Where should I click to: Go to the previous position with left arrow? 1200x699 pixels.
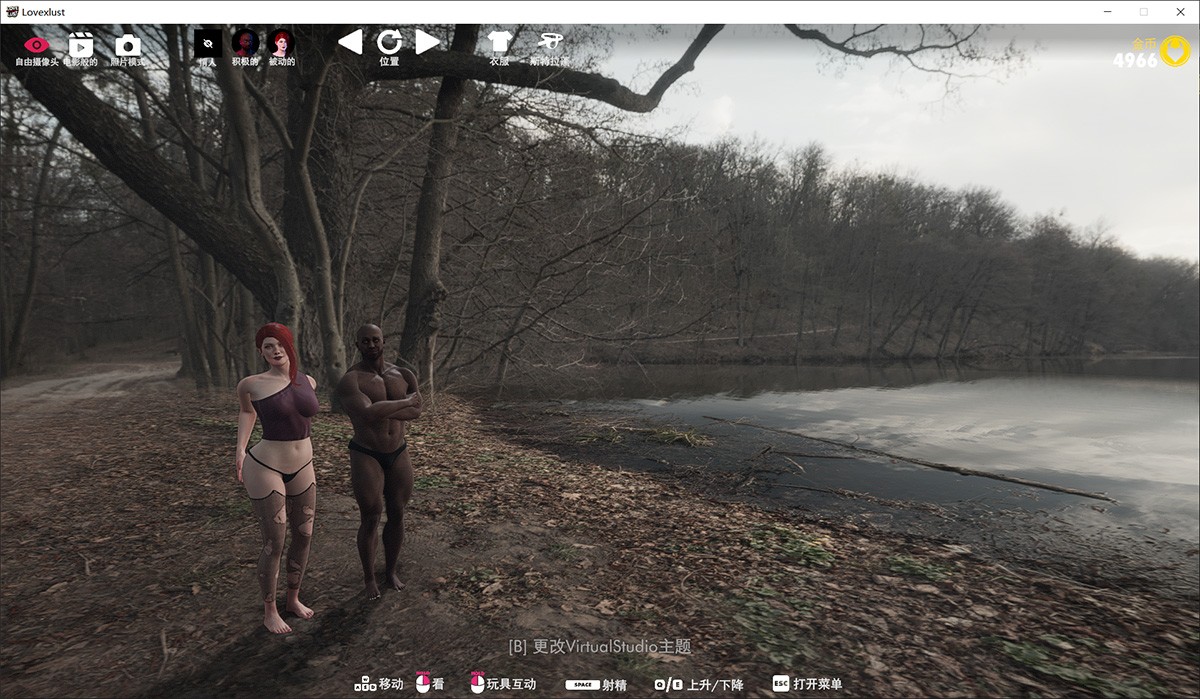(349, 42)
